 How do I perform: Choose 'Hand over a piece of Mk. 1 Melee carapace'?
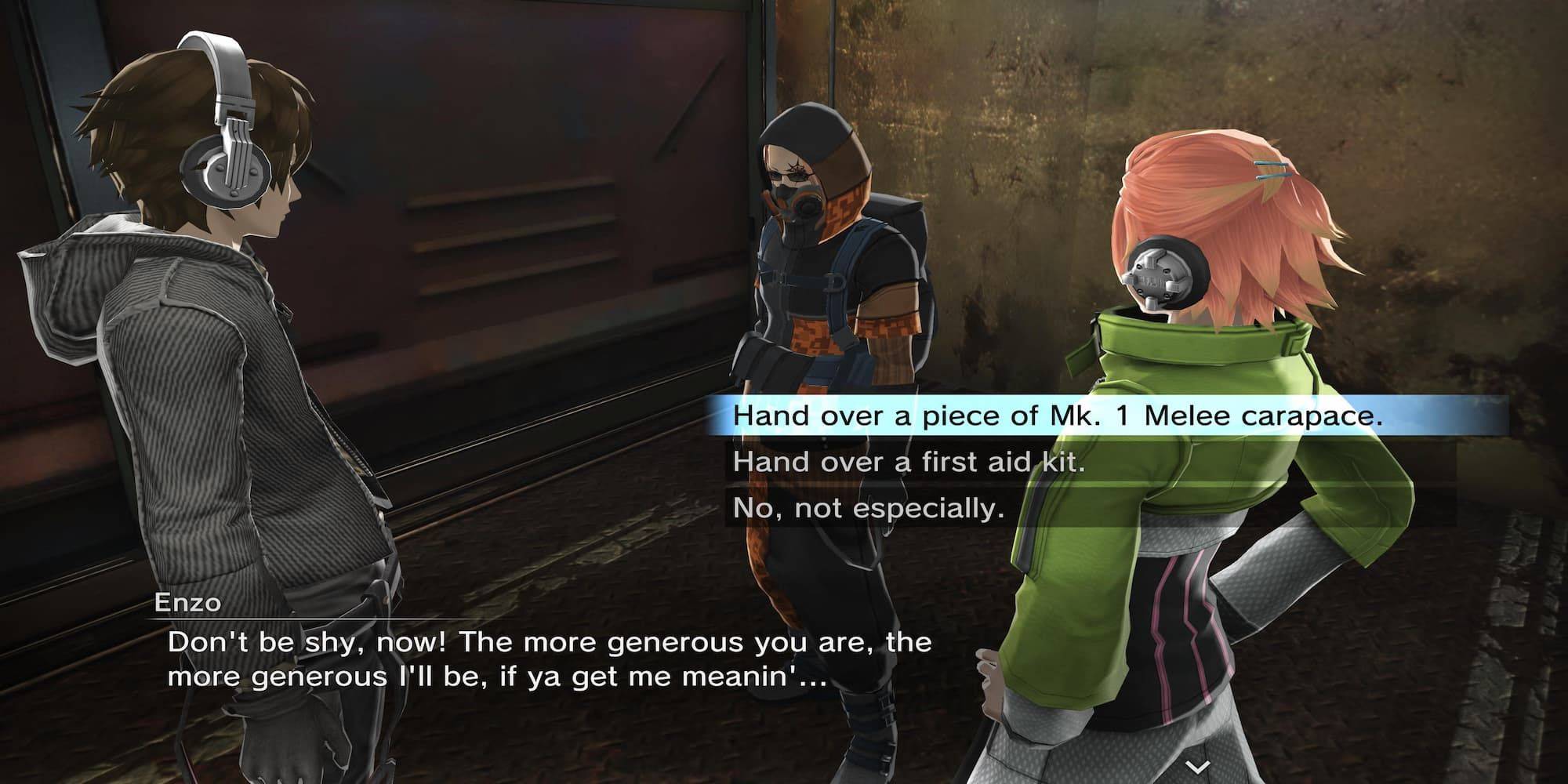[x=1057, y=416]
